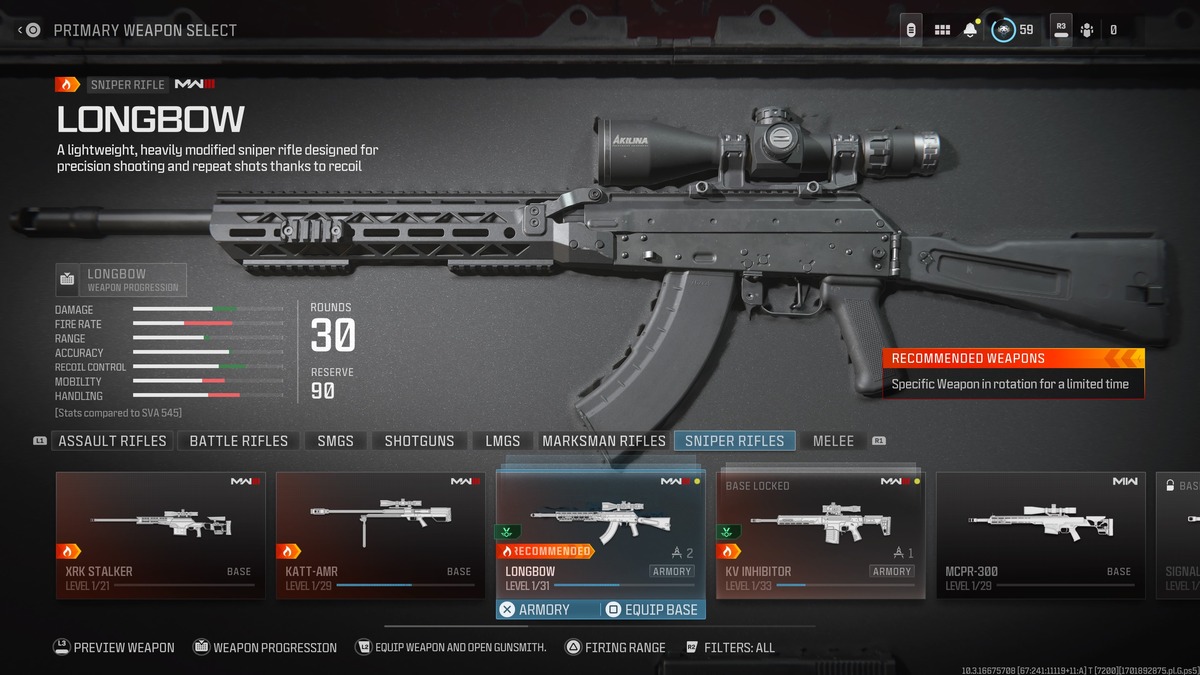1200x675 pixels.
Task: Click the Recommended Weapons banner
Action: [x=1012, y=372]
